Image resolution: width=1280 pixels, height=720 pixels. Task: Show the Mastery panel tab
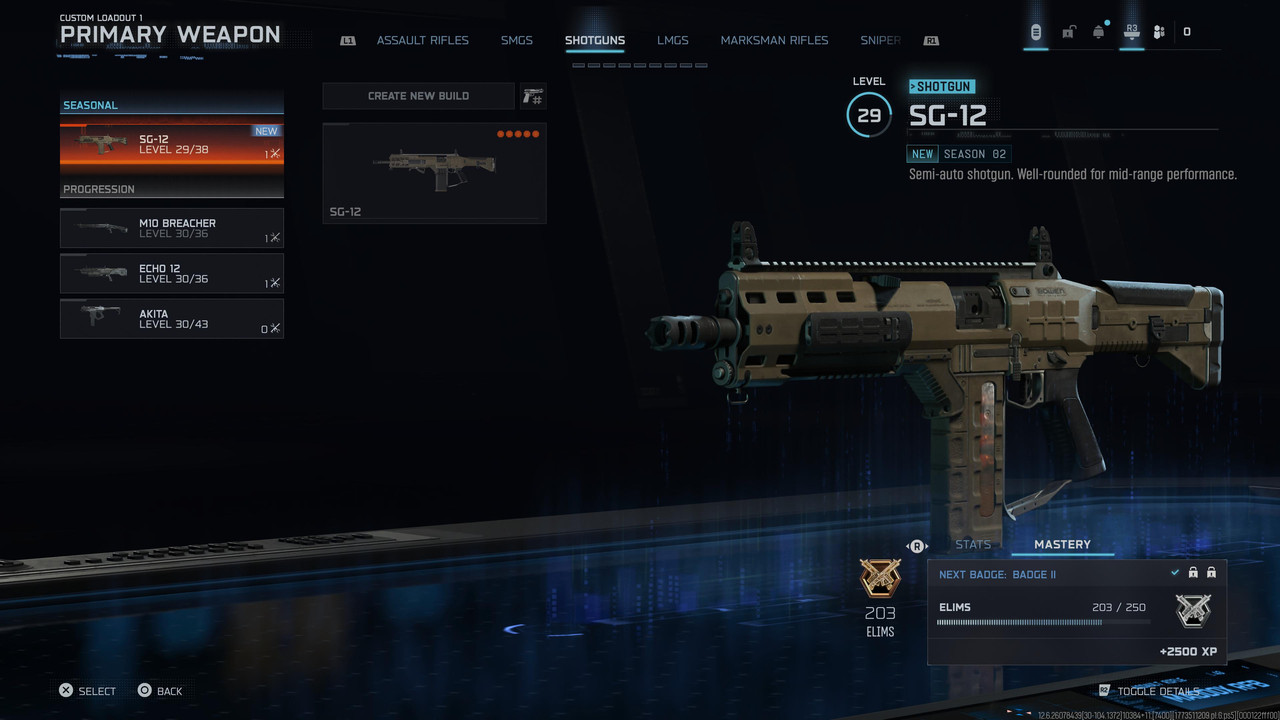click(1062, 545)
